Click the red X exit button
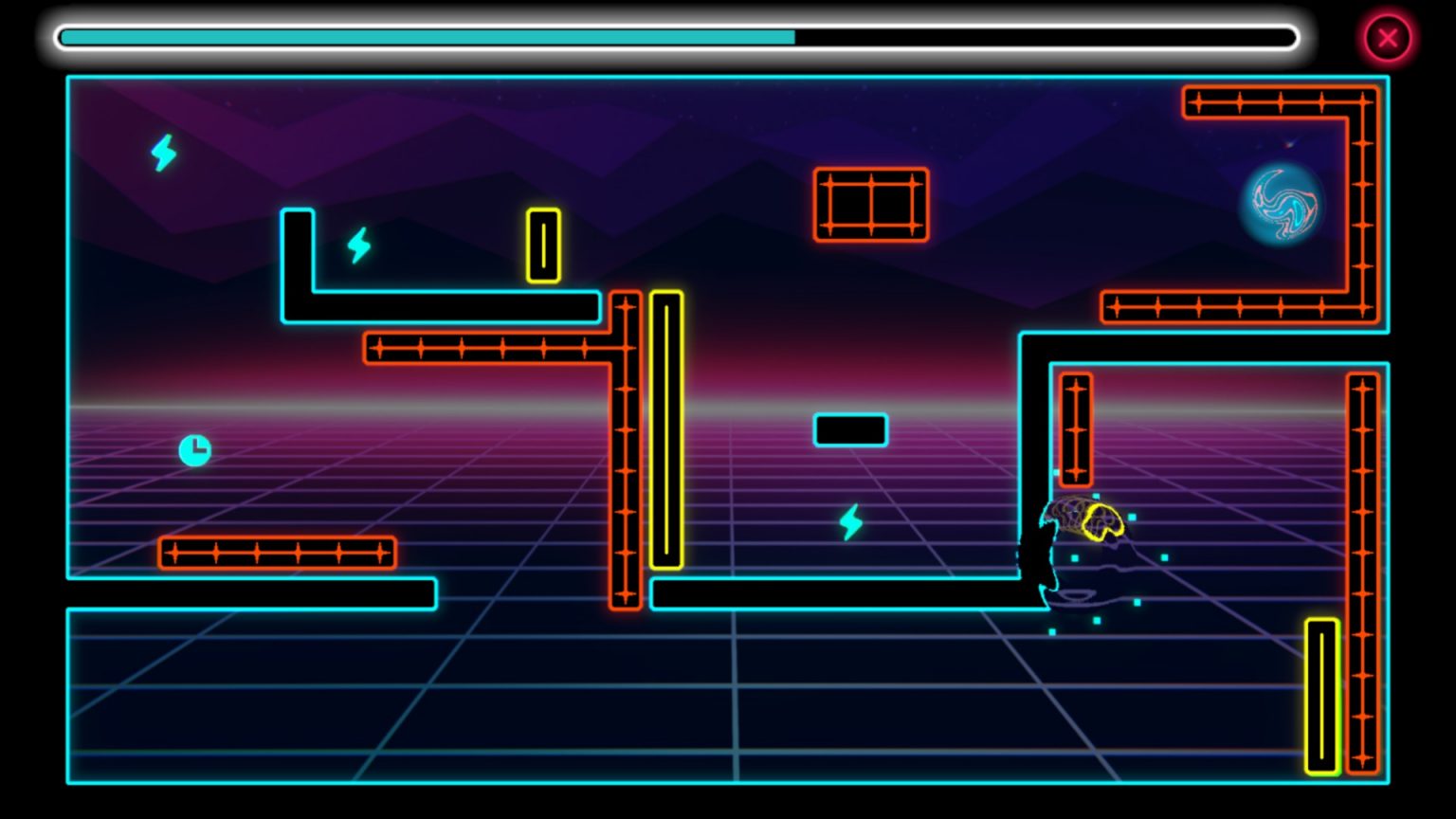The height and width of the screenshot is (819, 1456). [x=1388, y=37]
